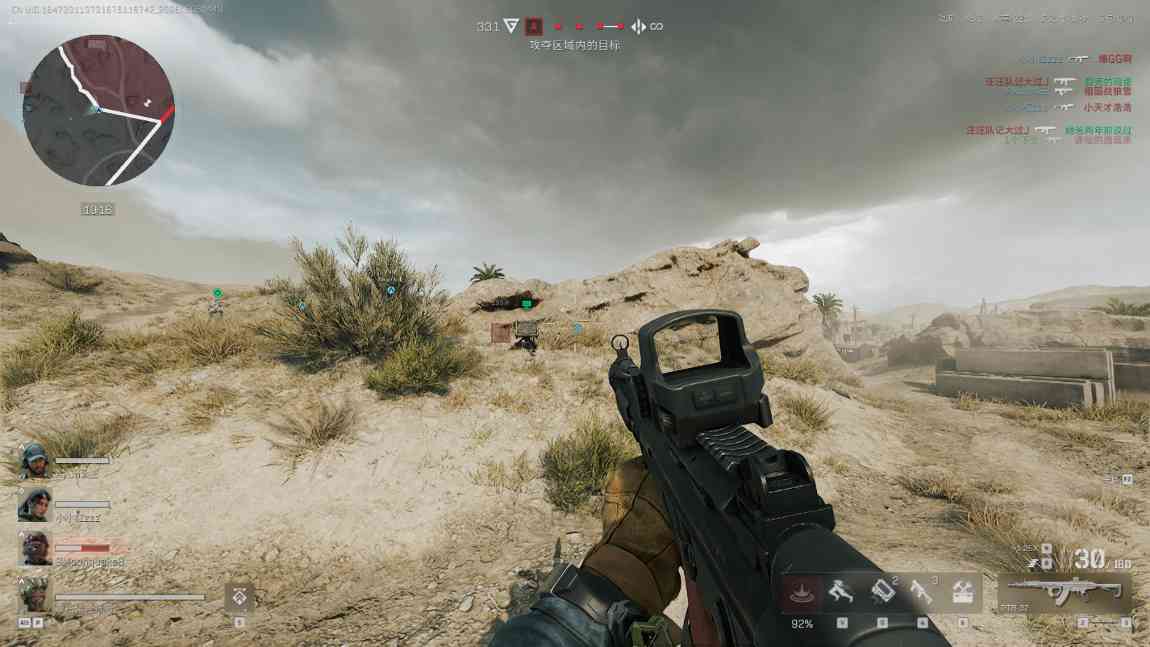
Task: Activate the diamond-emblem icon beside the squad list
Action: pos(239,597)
